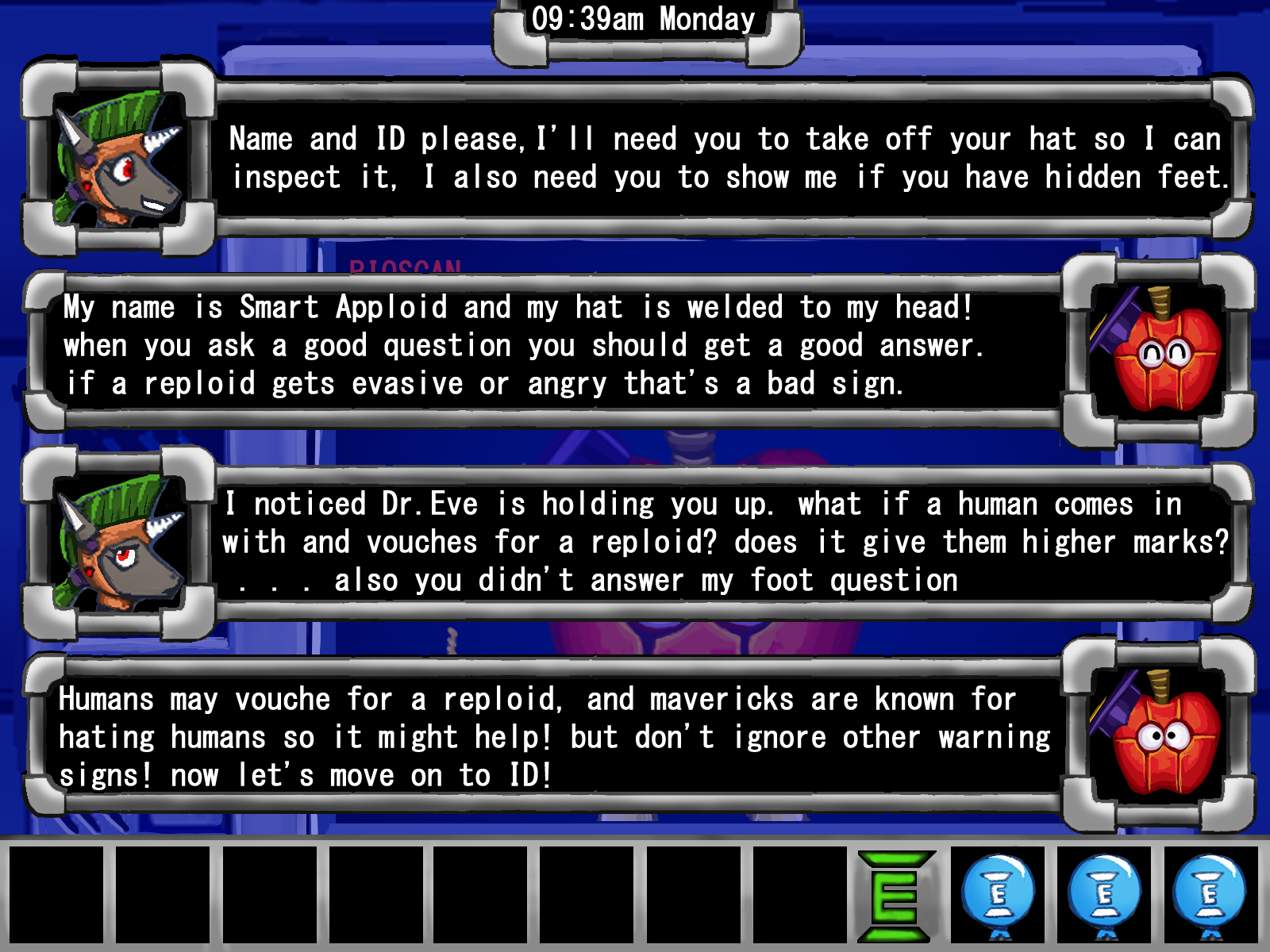Select the green E-tank inventory slot
1270x952 pixels.
[896, 896]
